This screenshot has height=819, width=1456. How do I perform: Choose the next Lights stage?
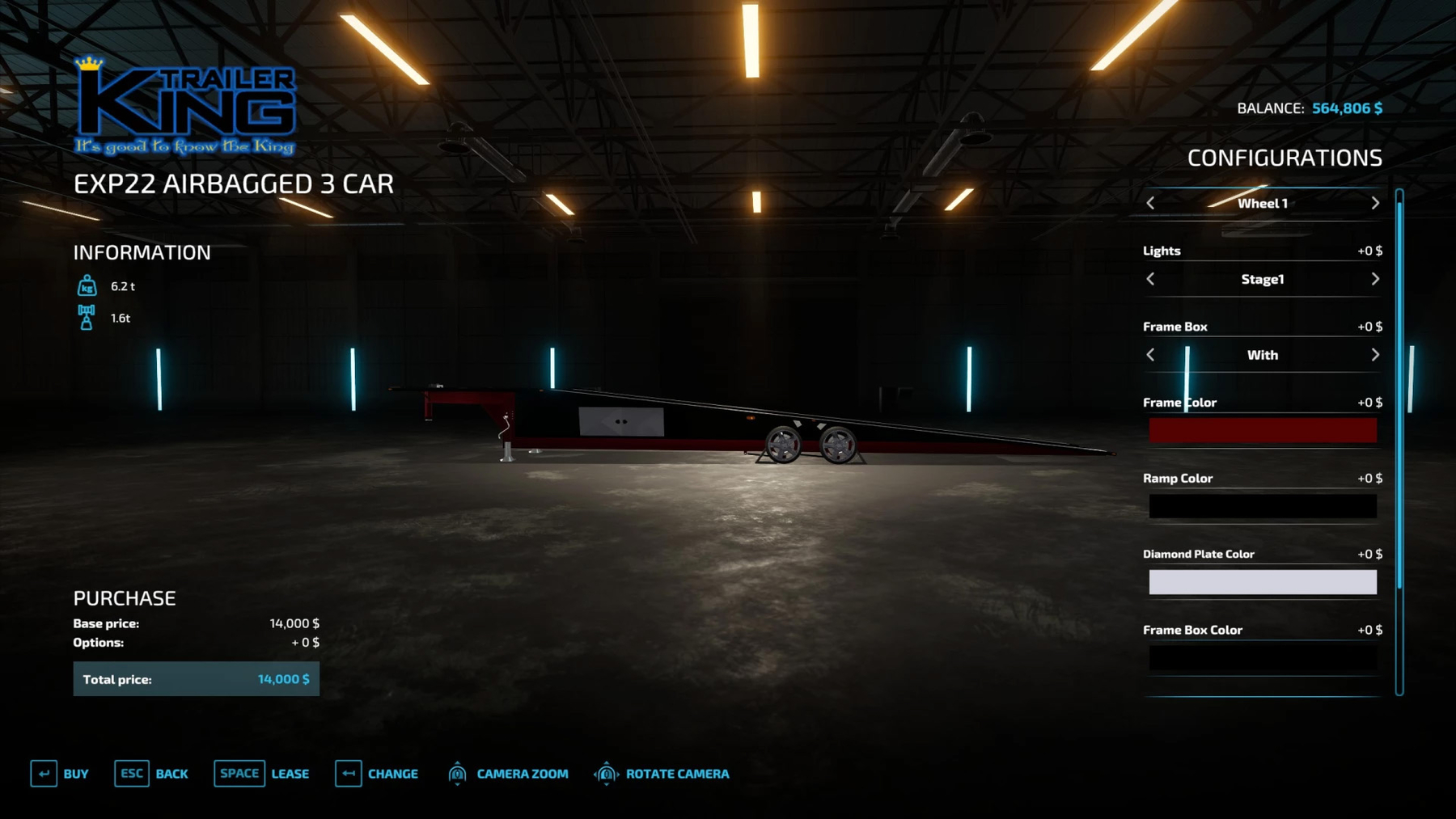(1375, 279)
